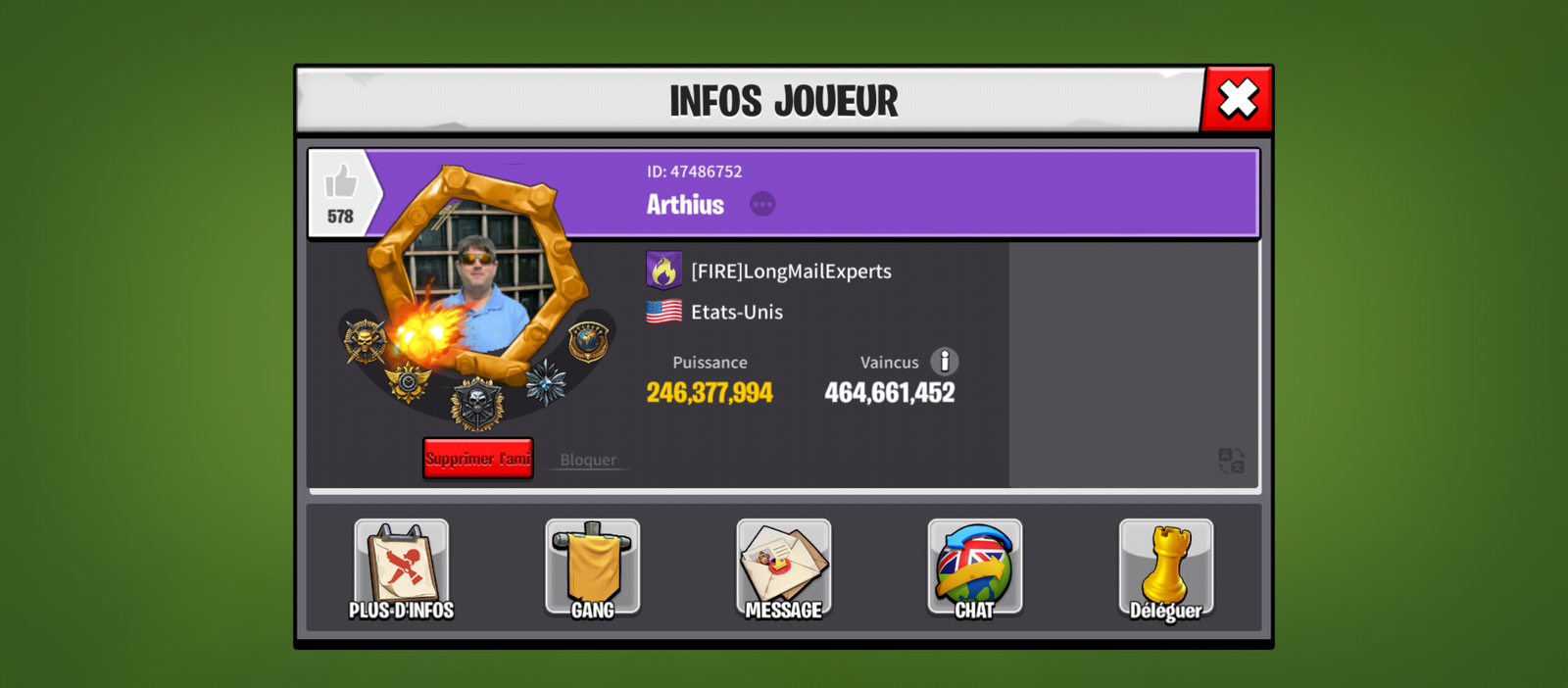
Task: Open Plus d'infos clipboard button
Action: [401, 569]
